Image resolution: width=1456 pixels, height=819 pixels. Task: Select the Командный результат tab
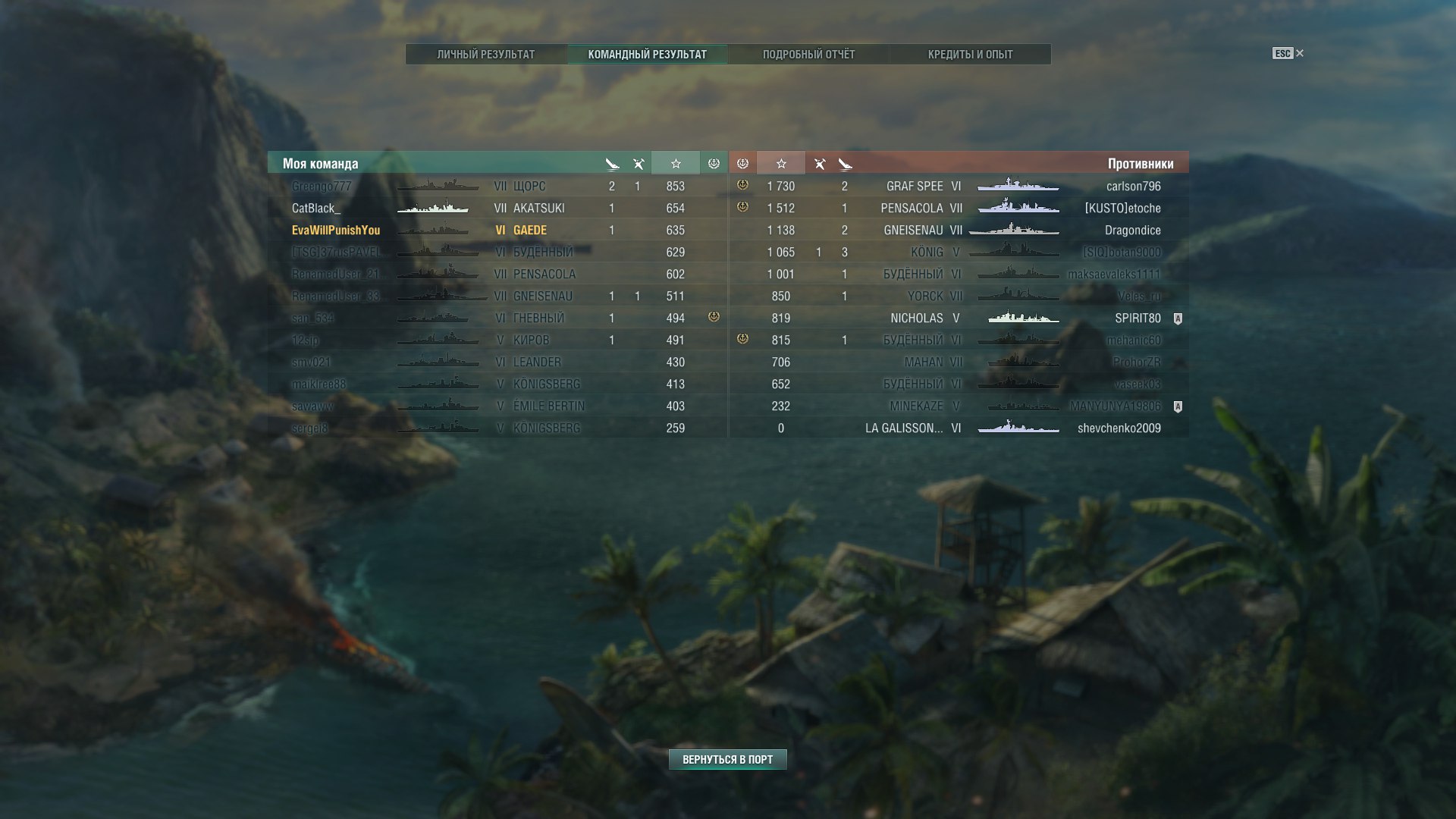(x=647, y=55)
